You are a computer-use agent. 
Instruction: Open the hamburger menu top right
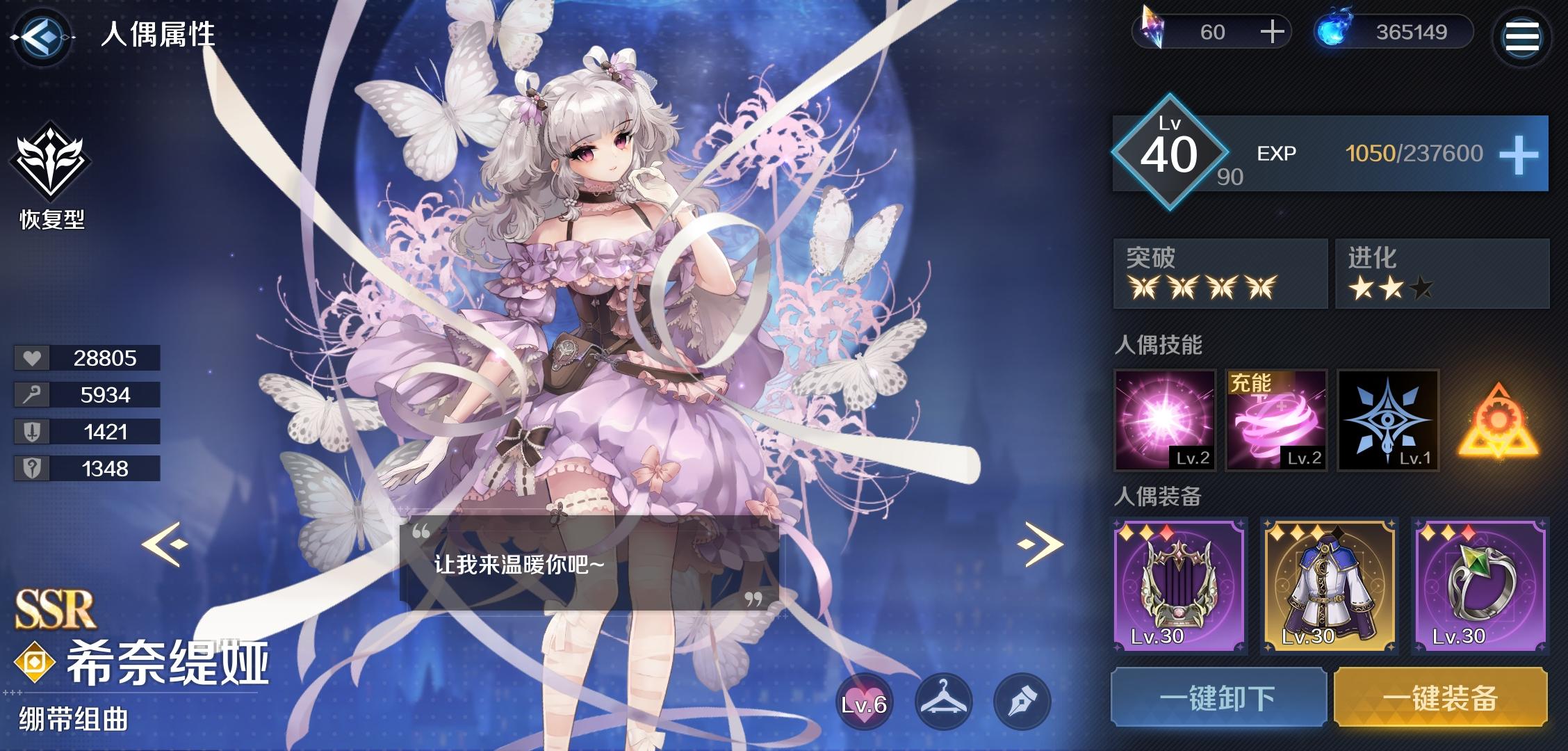1522,37
